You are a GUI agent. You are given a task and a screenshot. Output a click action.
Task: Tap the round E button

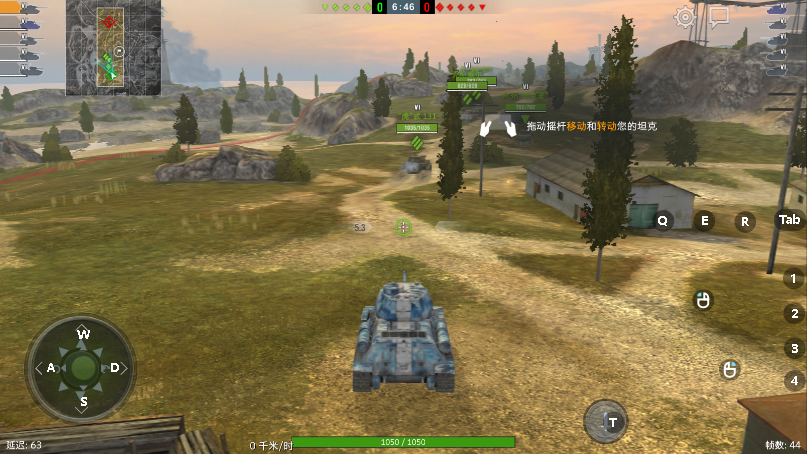(705, 221)
